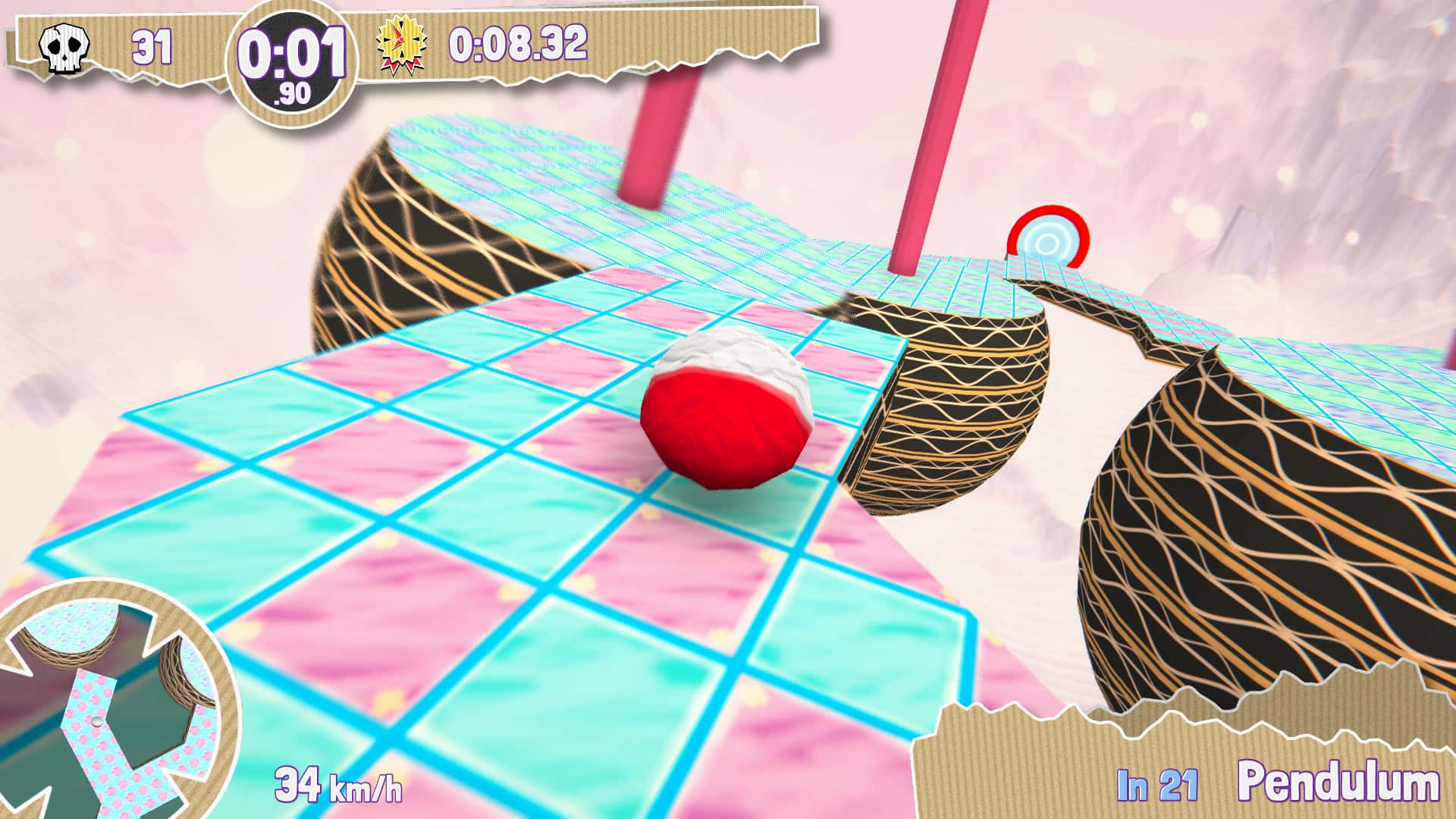This screenshot has width=1456, height=819.
Task: Click the player marker inside the minimap
Action: click(96, 722)
